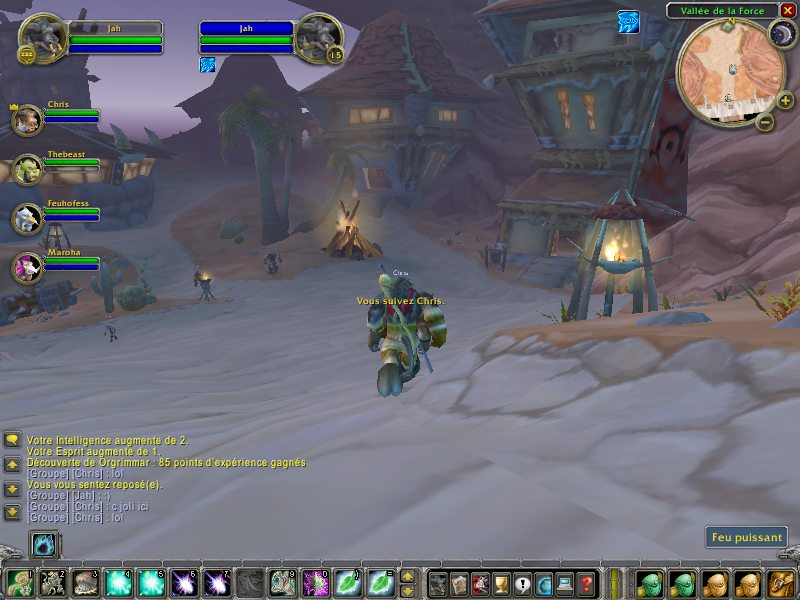Screen dimensions: 800x600
Task: Zoom in on the minimap
Action: (785, 101)
